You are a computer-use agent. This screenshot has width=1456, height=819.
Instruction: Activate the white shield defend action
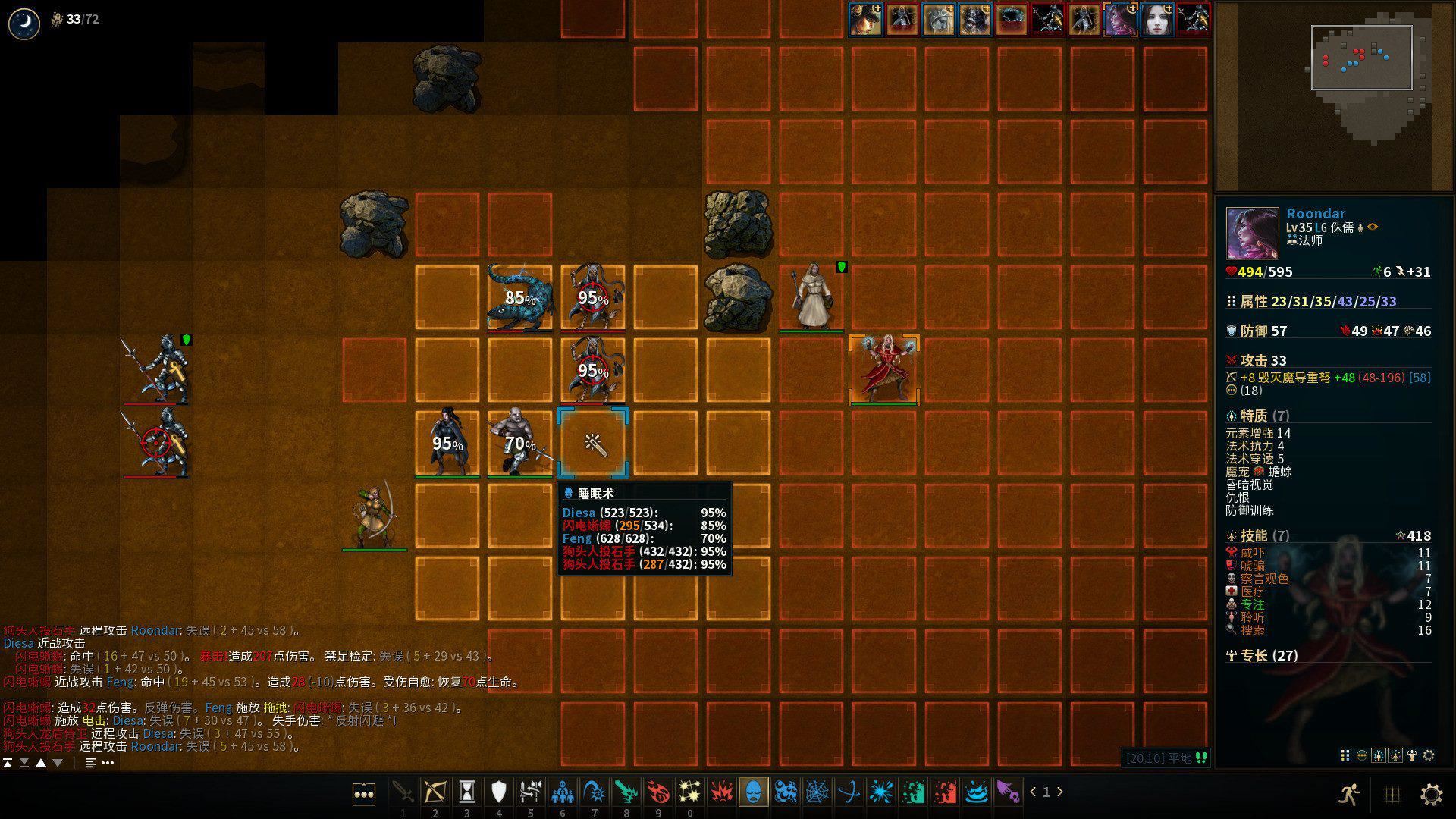pos(498,792)
